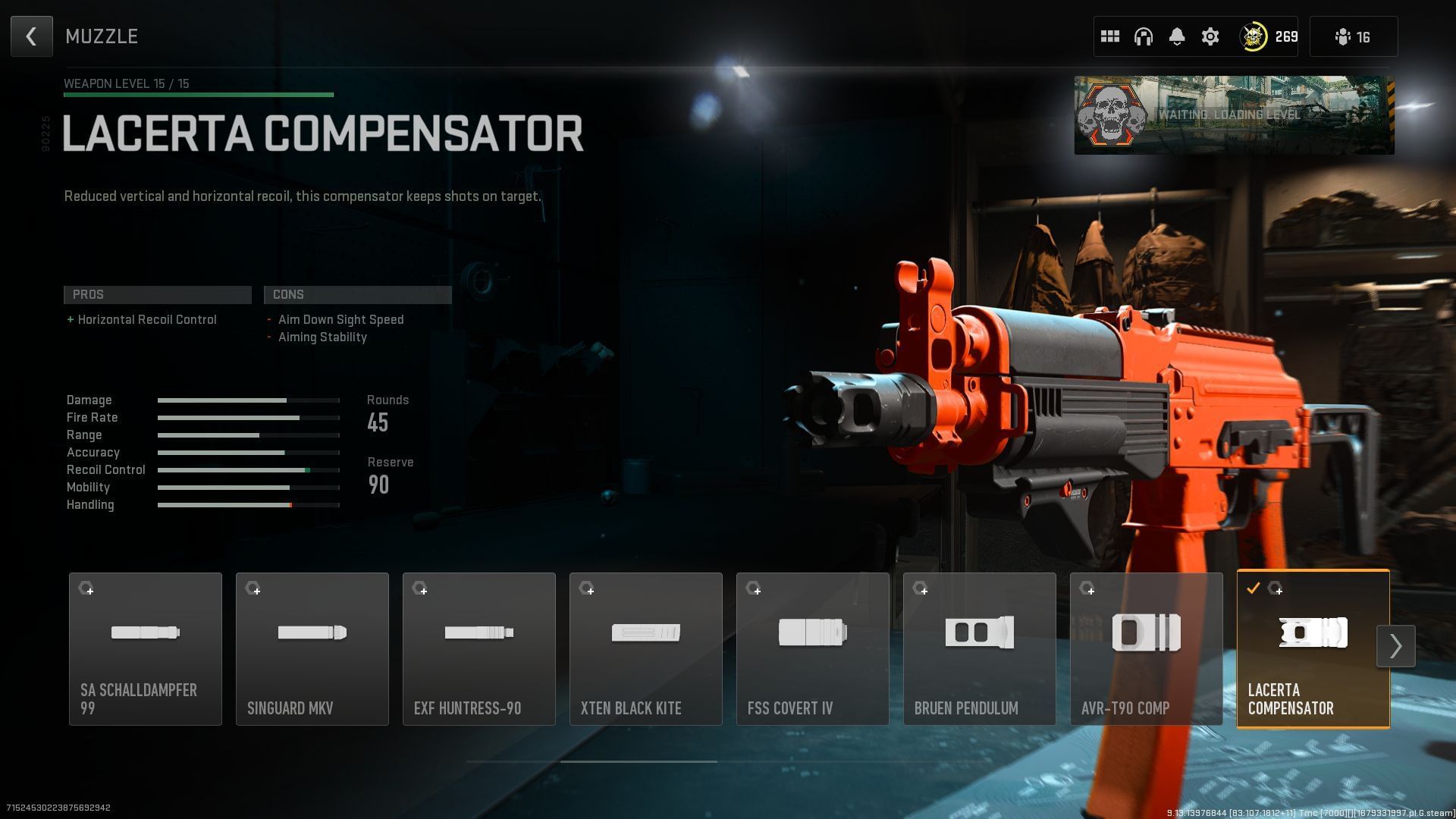Equip the EXF Huntress-90 muzzle

[479, 648]
